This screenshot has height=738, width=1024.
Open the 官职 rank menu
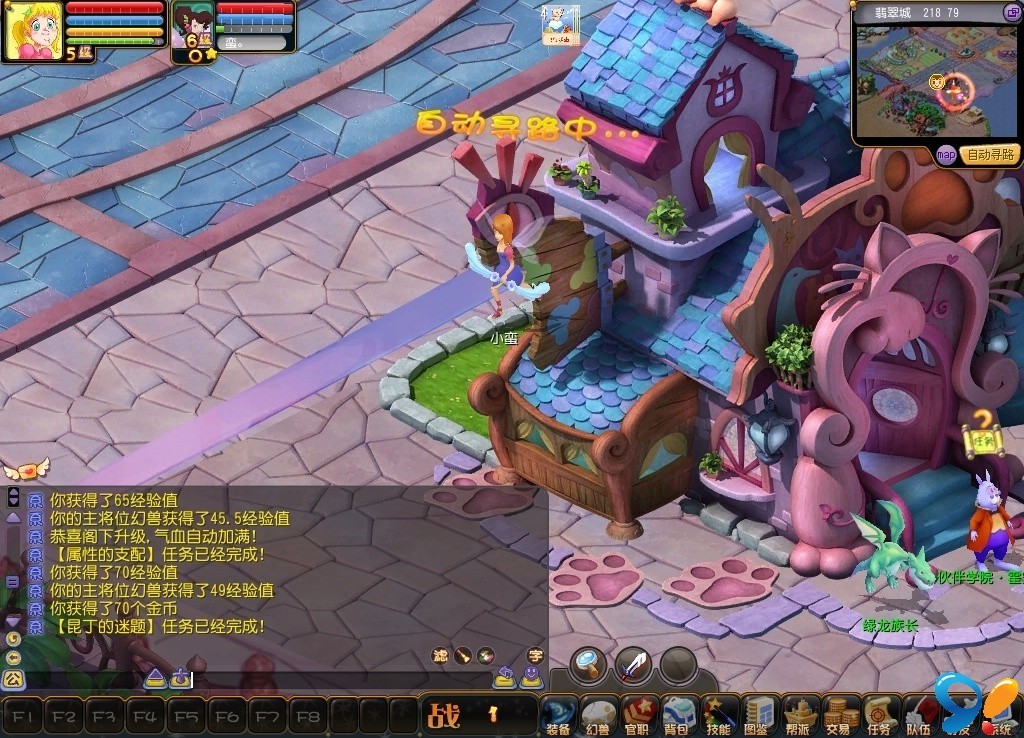pos(638,714)
